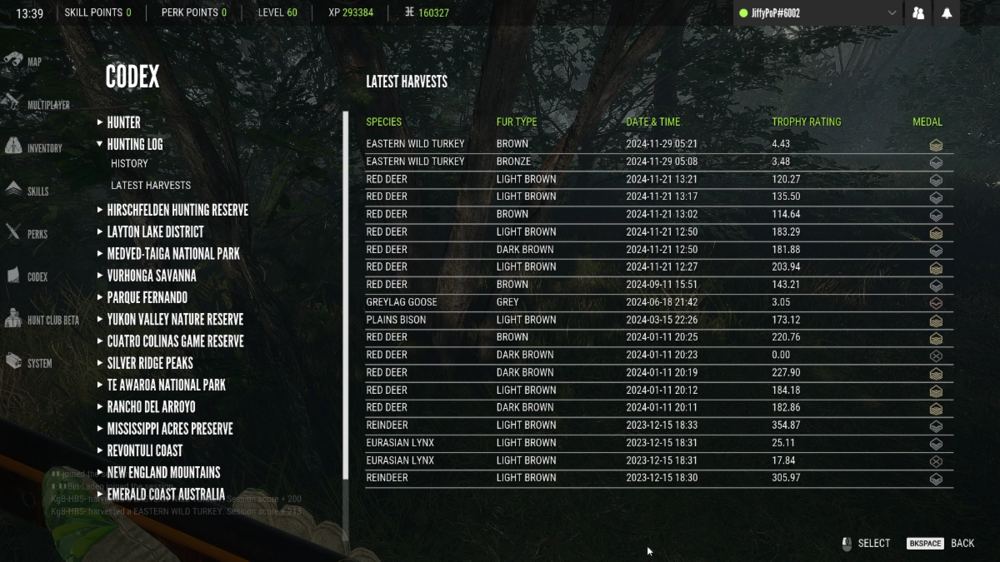Expand Layton Lake District entry

click(155, 232)
